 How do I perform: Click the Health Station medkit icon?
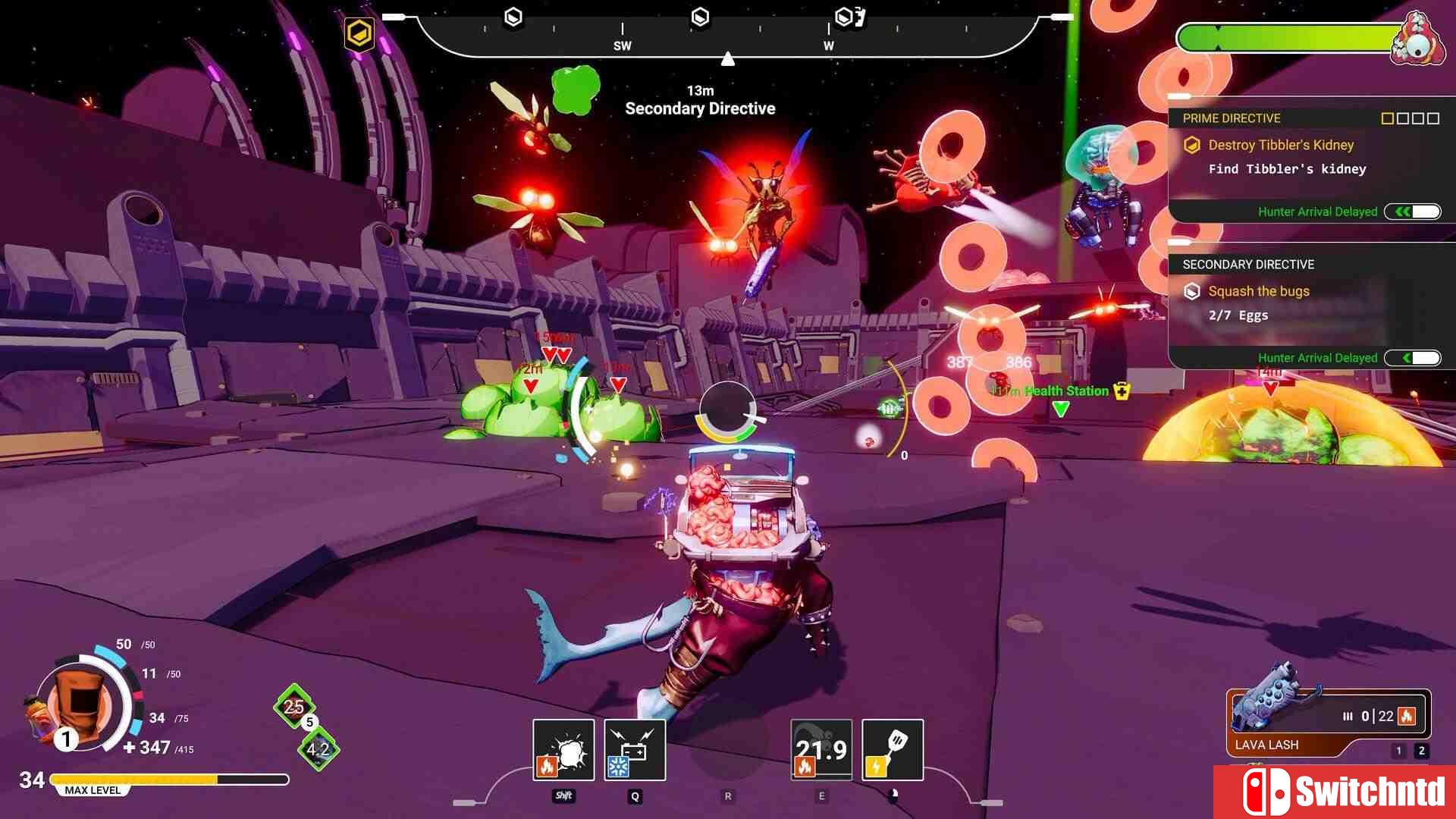tap(1120, 391)
